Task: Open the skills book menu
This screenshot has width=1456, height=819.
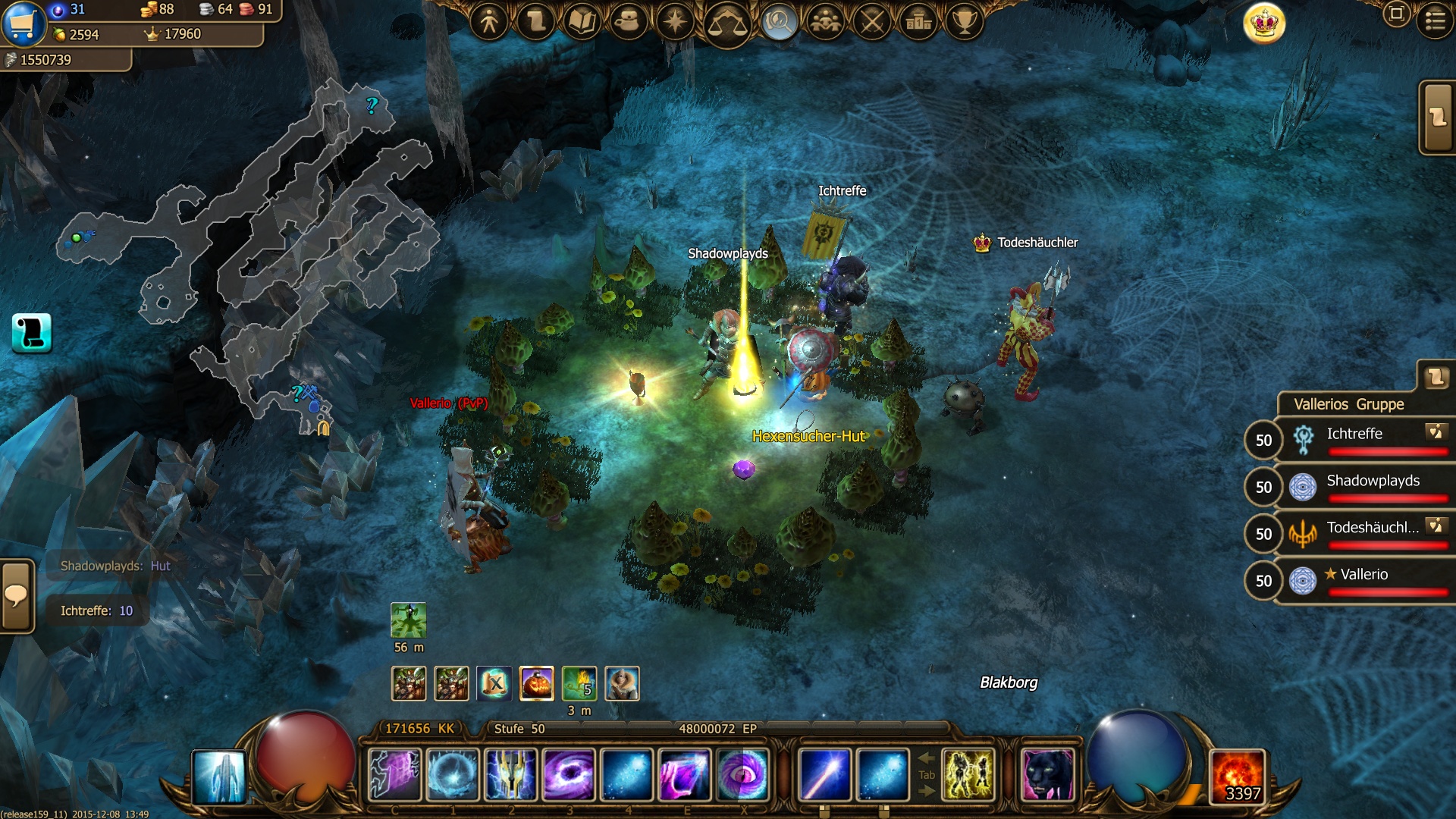Action: [582, 21]
